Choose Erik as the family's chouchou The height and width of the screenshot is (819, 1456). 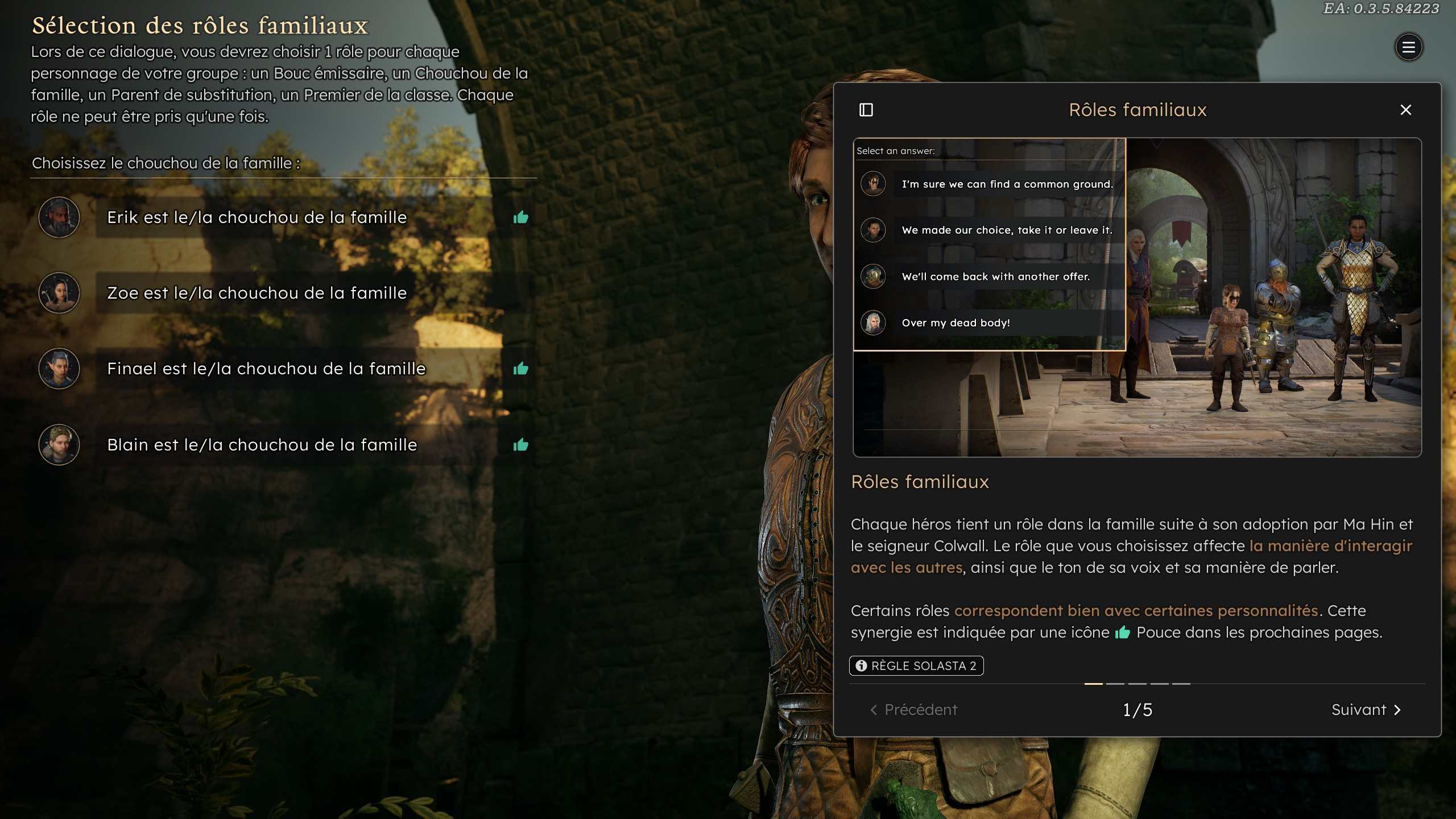(257, 217)
